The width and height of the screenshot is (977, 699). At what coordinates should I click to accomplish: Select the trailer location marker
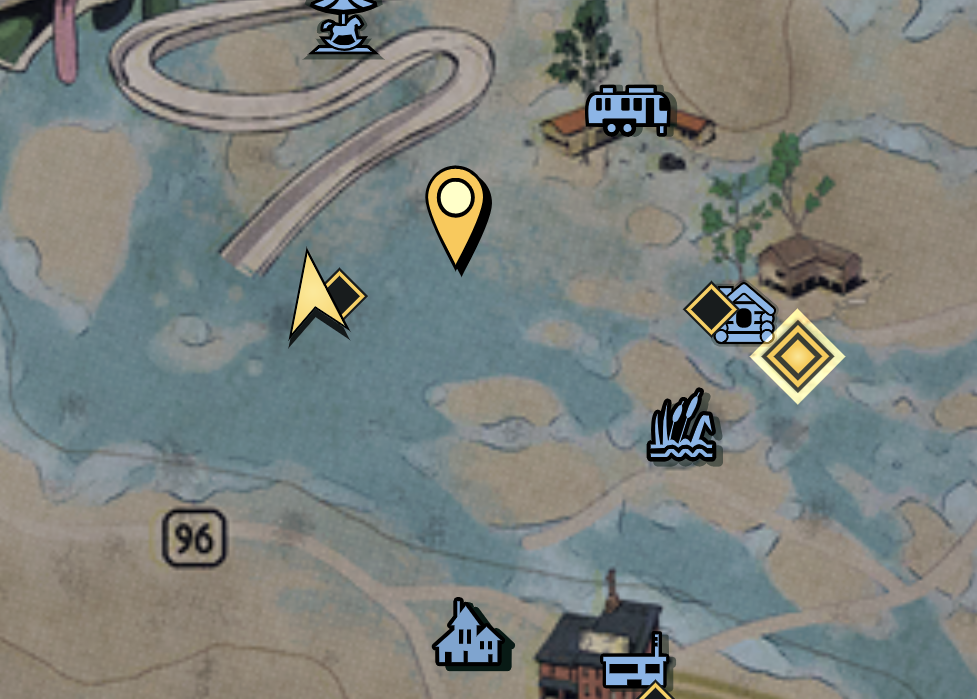(628, 109)
